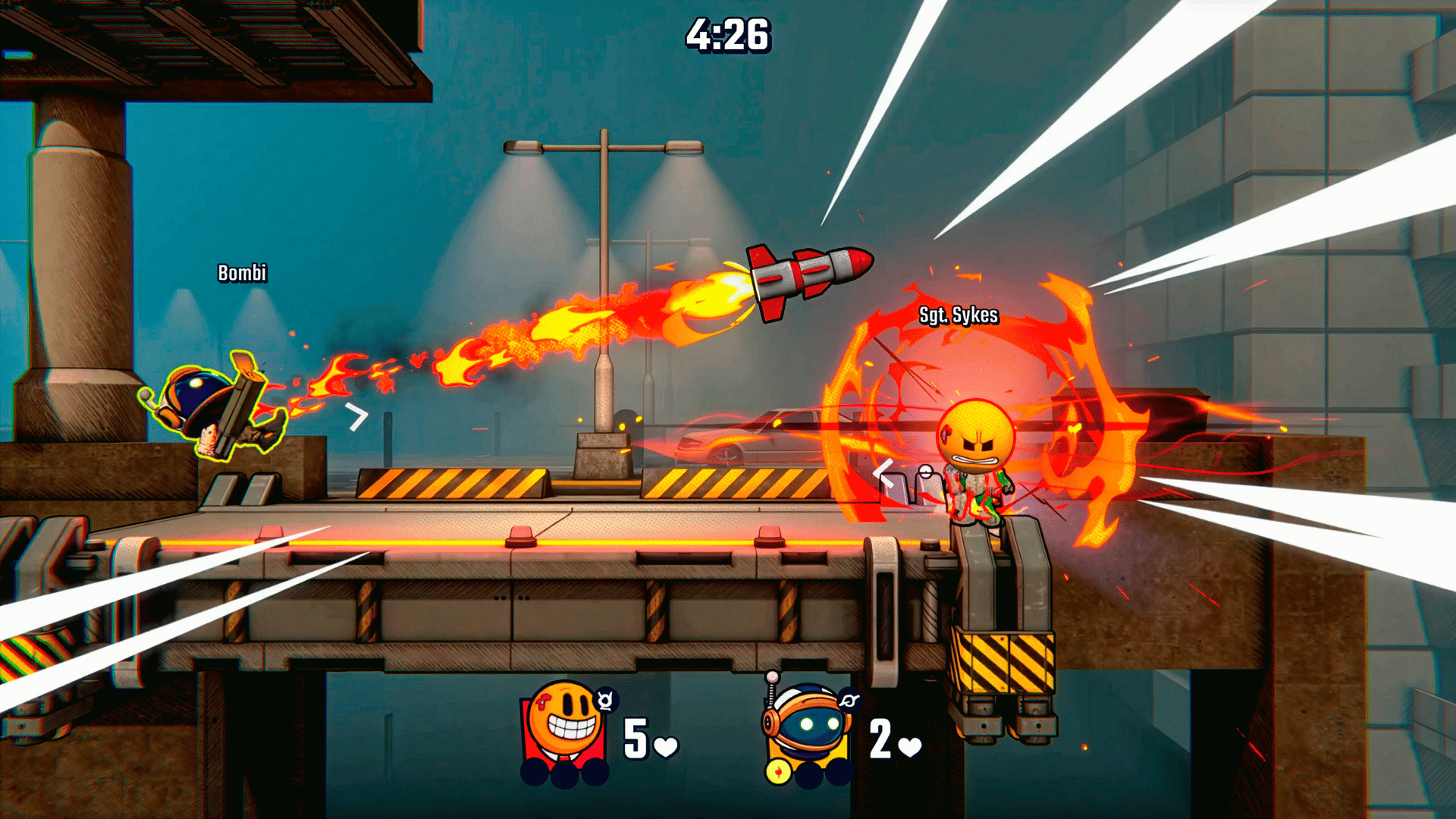Image resolution: width=1456 pixels, height=819 pixels.
Task: Click the orange smiley-face player portrait
Action: [565, 730]
